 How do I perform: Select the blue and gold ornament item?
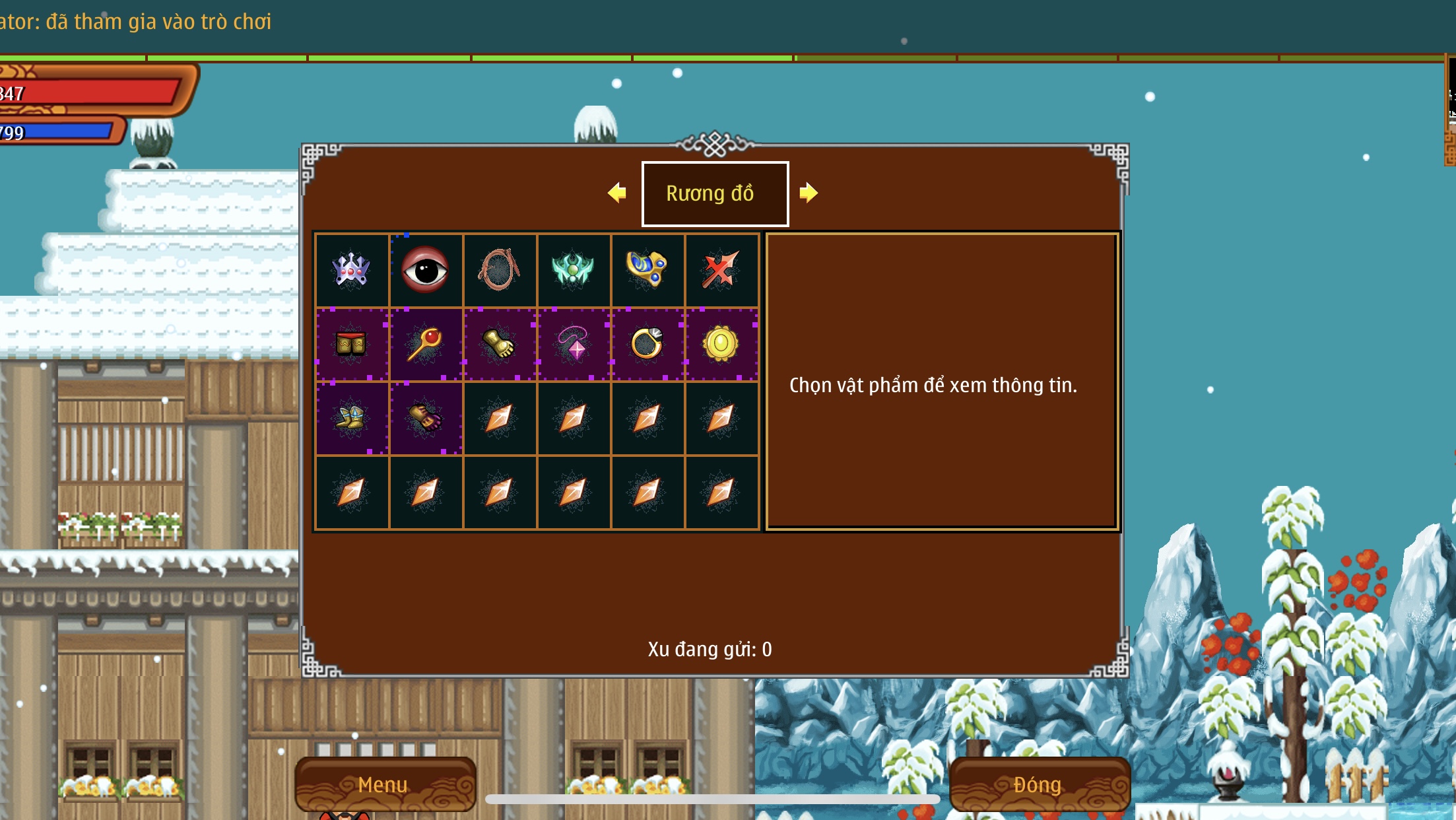647,269
